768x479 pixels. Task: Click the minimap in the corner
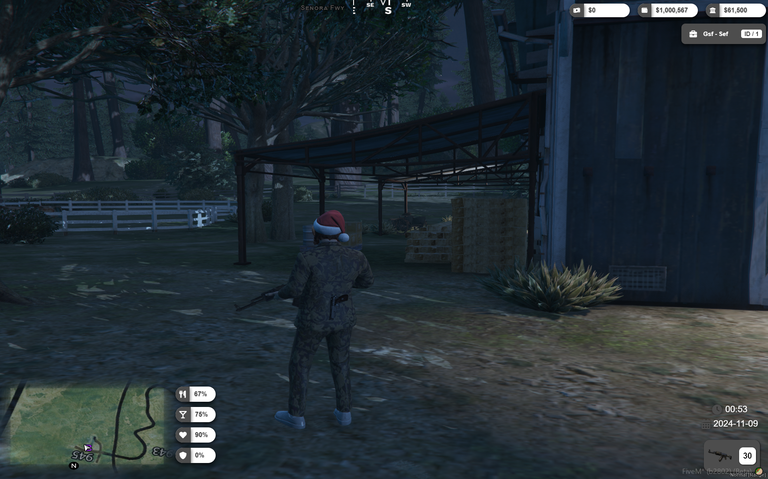click(x=84, y=424)
